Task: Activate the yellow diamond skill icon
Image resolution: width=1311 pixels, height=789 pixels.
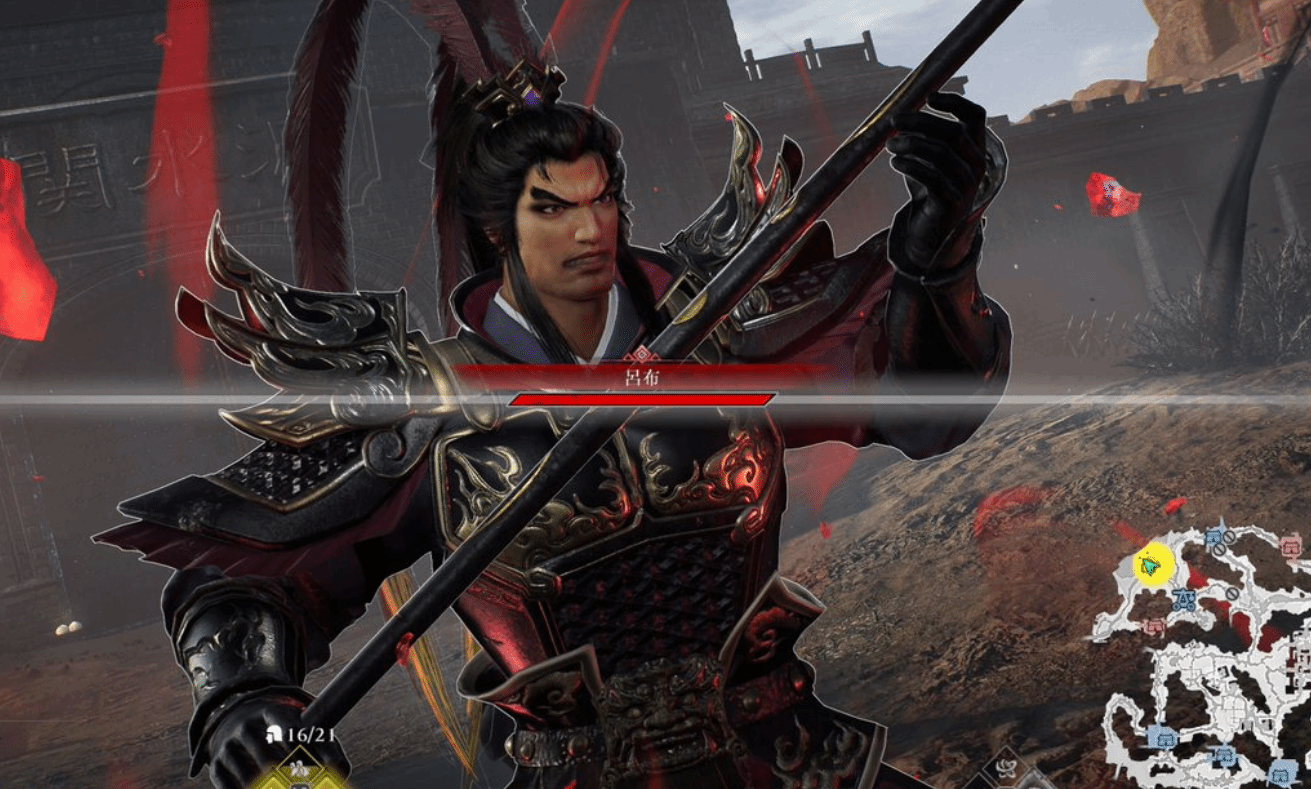Action: [297, 772]
